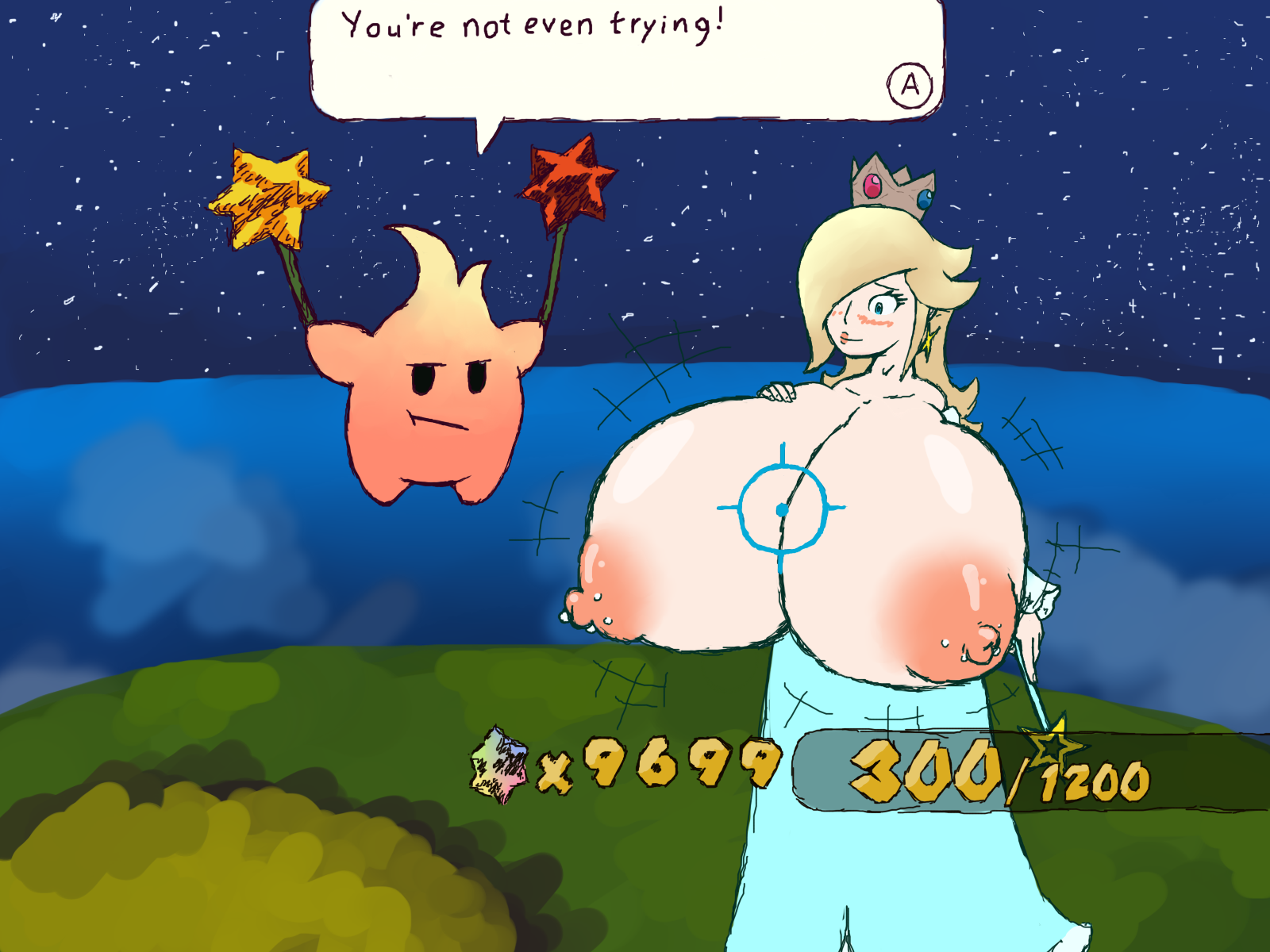
Task: Advance the "You're not even trying!" dialogue box
Action: click(910, 84)
